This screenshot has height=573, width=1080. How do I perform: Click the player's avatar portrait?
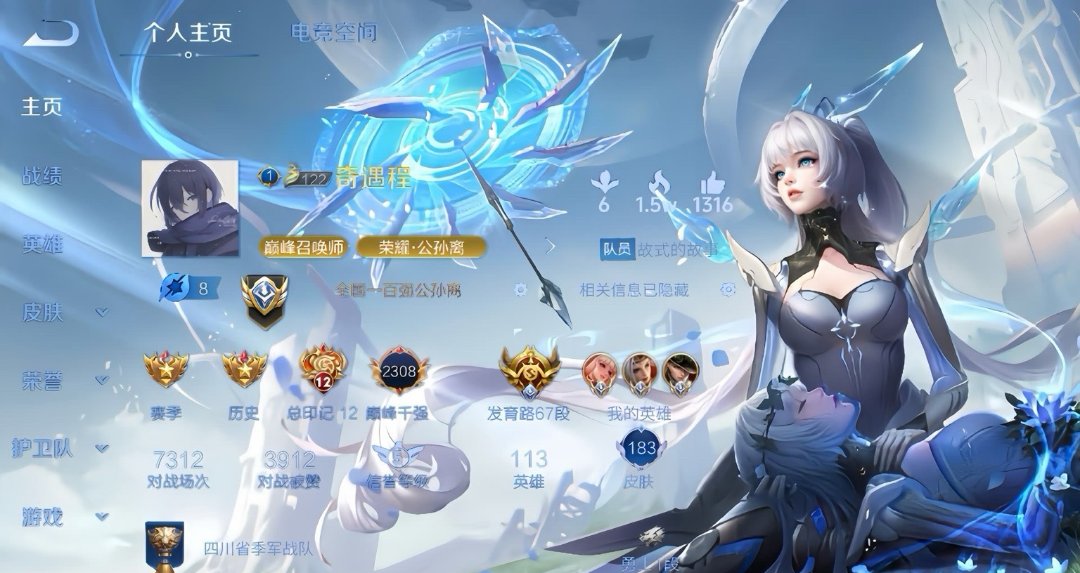(x=190, y=208)
